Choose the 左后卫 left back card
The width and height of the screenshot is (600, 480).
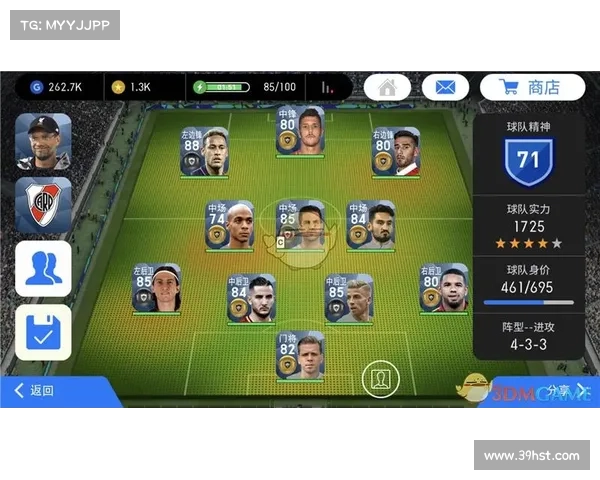157,289
